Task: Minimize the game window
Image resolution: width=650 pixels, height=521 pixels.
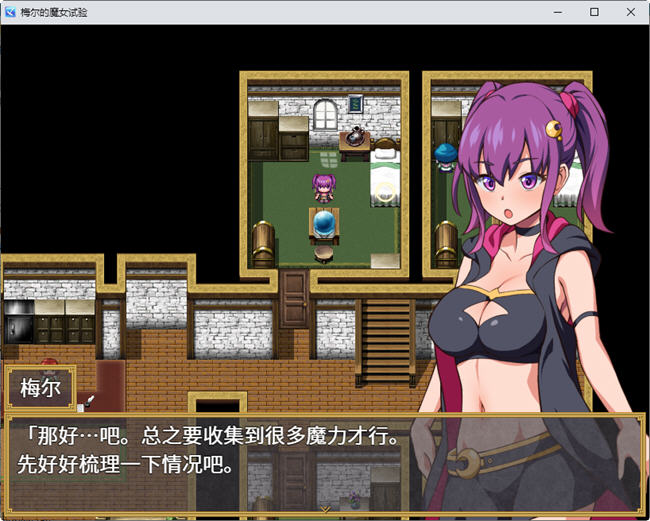Action: [560, 12]
